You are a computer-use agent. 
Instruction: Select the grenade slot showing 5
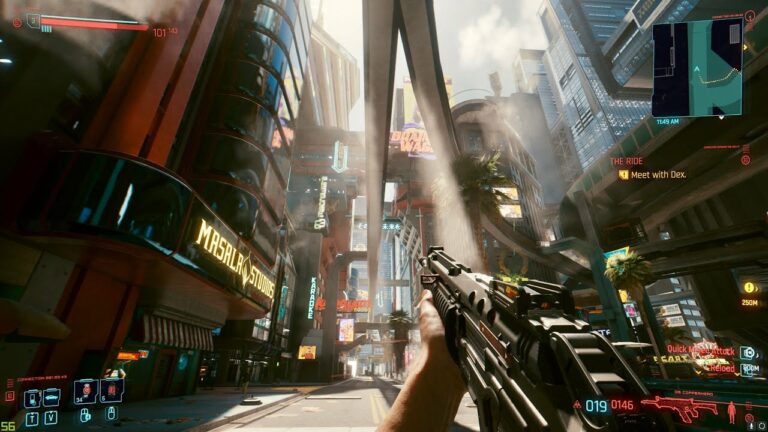pyautogui.click(x=111, y=391)
